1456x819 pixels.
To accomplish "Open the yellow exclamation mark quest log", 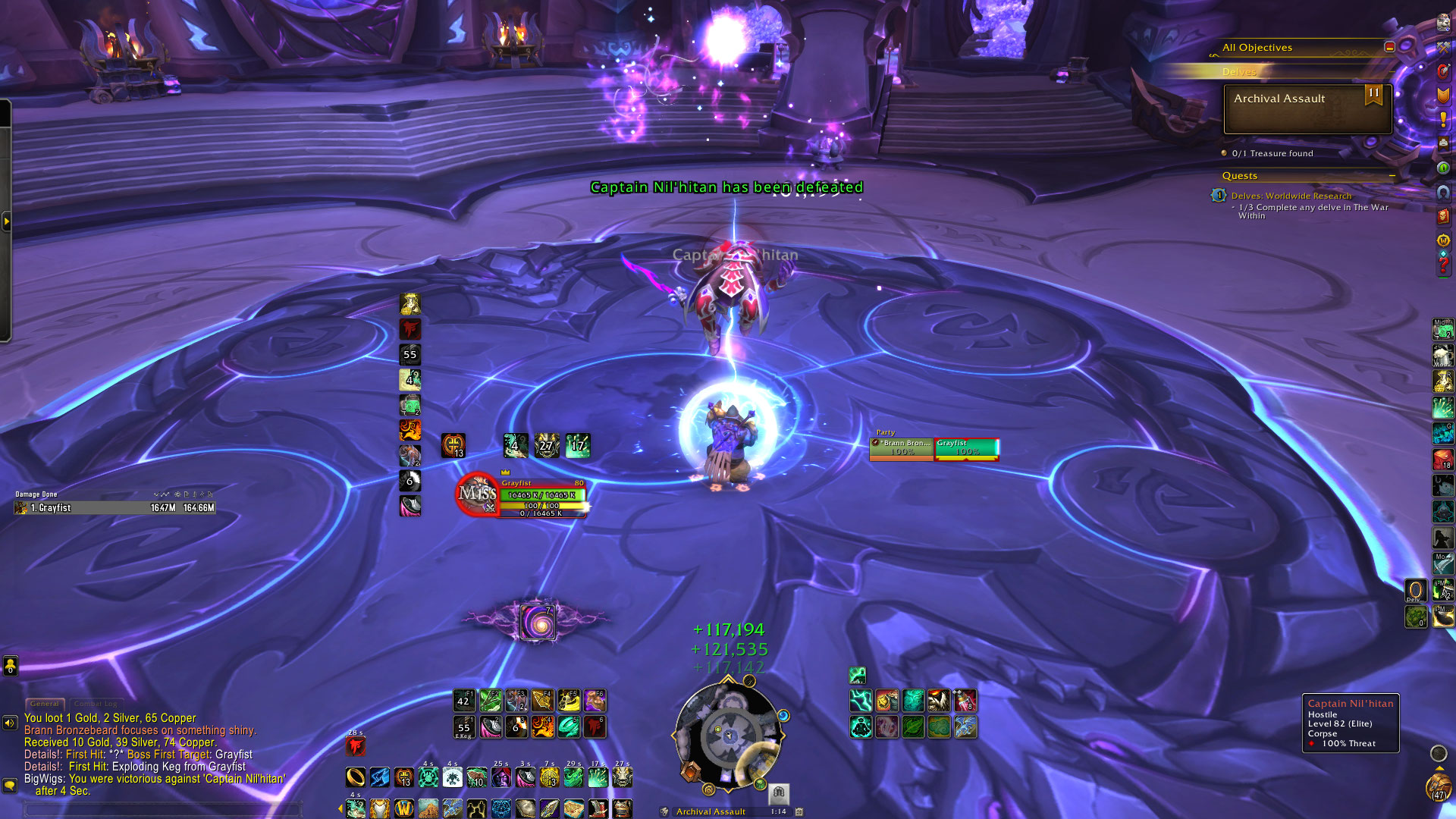I will coord(1443,119).
